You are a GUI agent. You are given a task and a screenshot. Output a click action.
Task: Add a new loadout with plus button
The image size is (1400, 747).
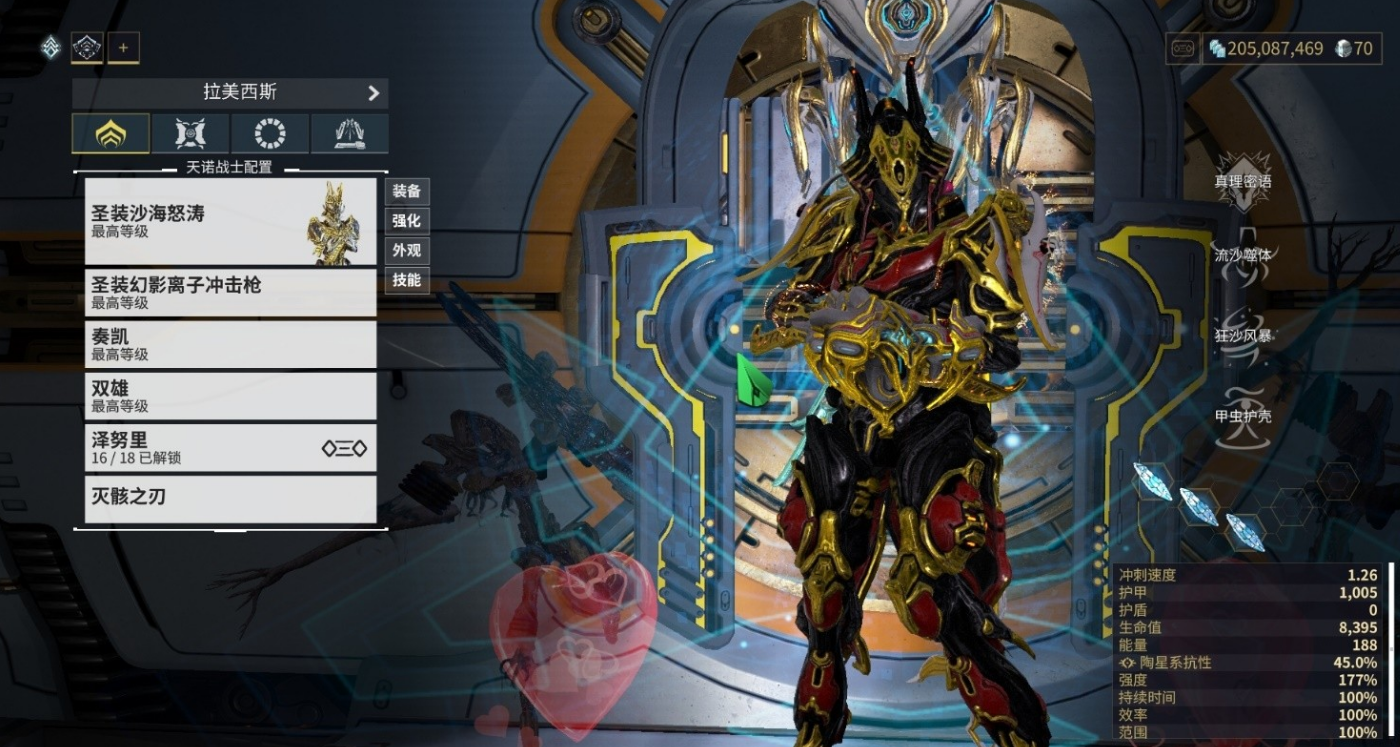click(x=123, y=47)
